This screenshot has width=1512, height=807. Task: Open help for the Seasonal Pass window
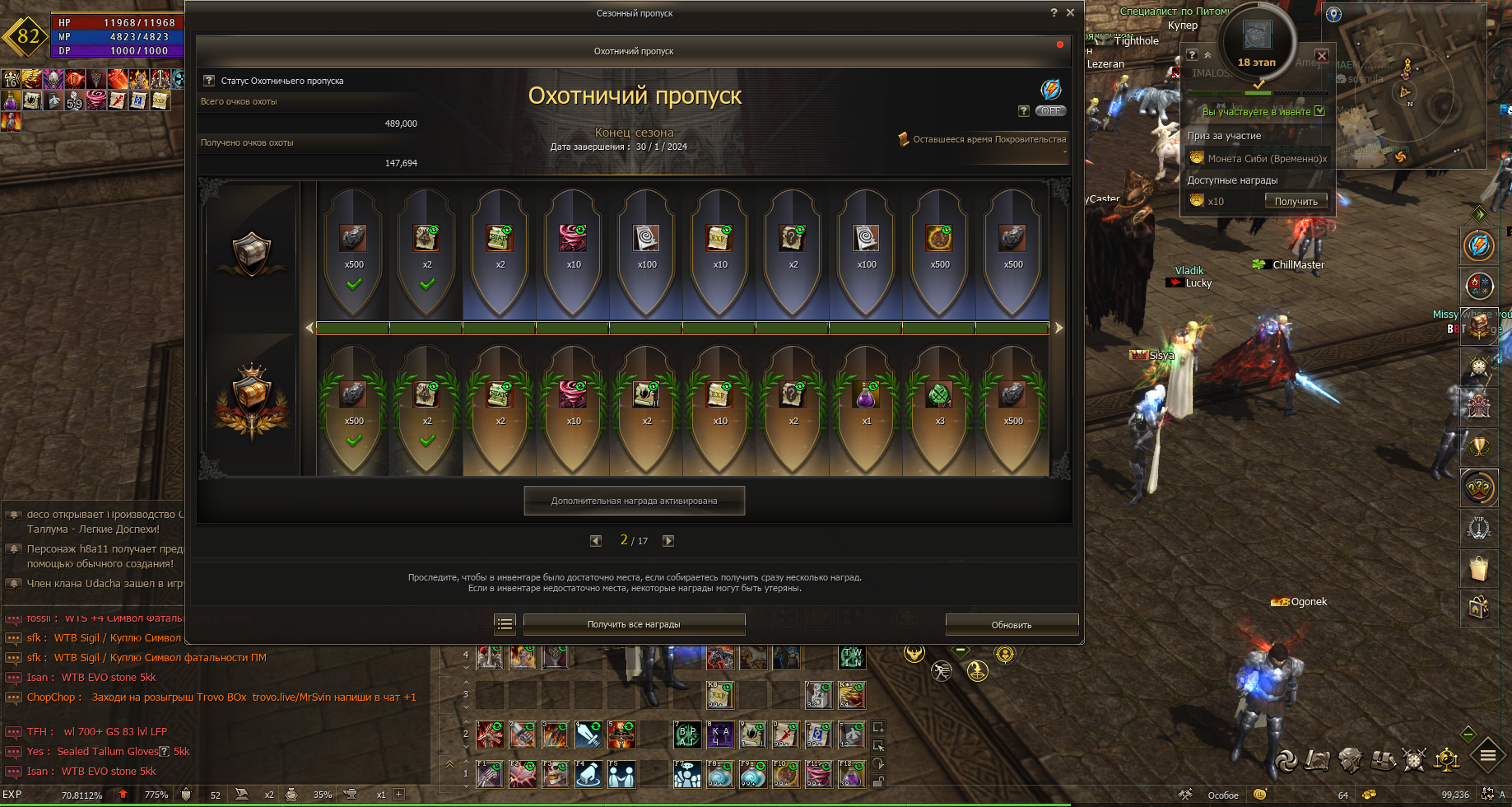(x=1054, y=12)
